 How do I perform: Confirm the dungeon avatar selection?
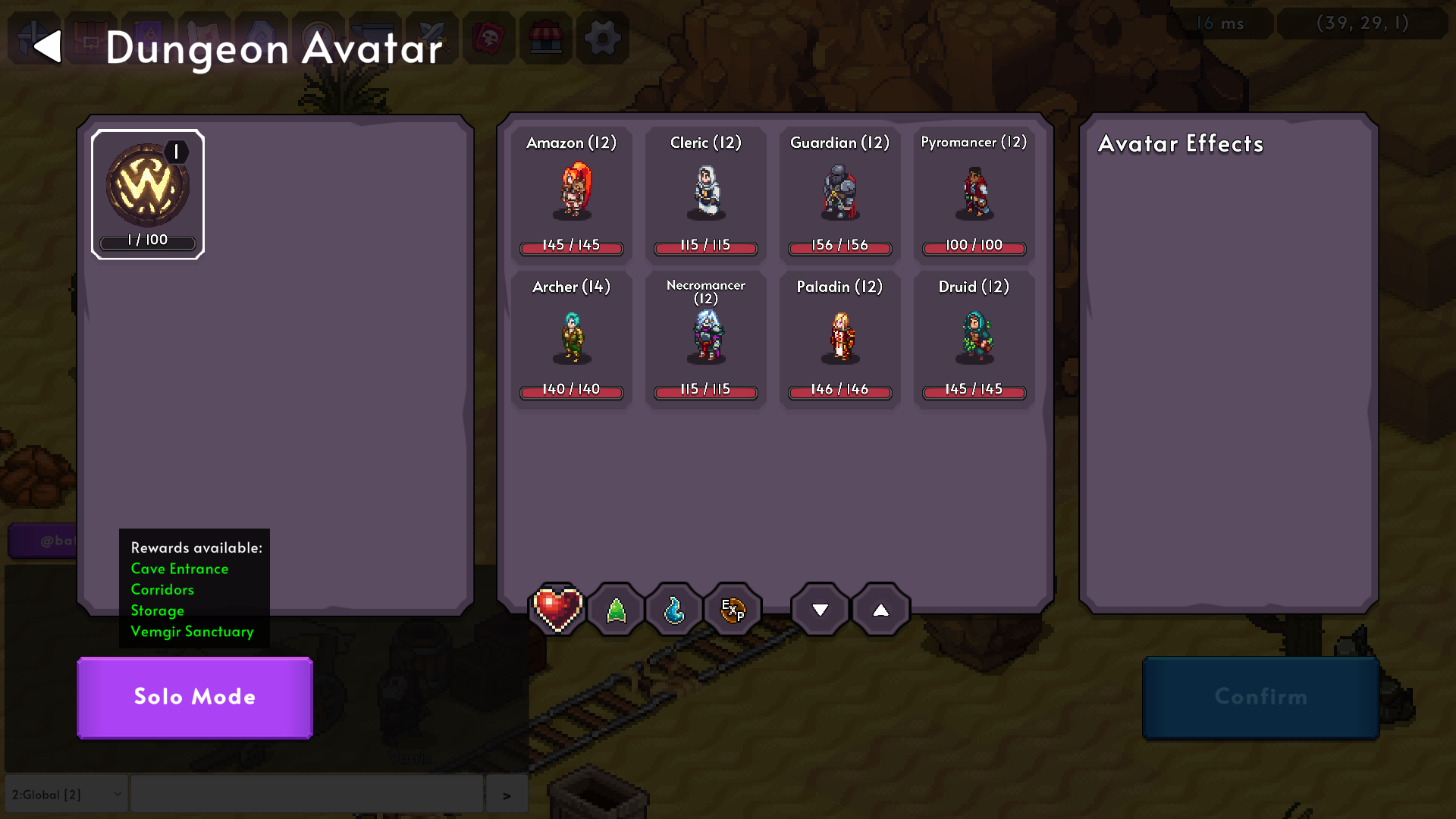(1260, 697)
